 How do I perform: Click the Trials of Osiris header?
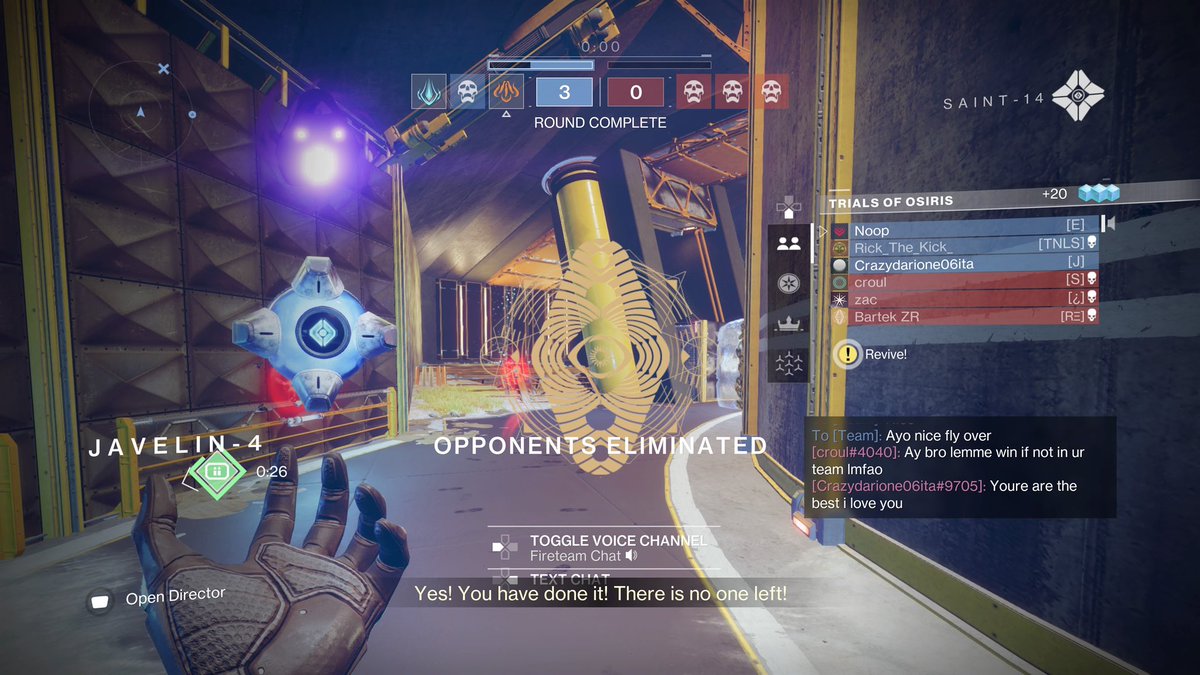click(891, 202)
